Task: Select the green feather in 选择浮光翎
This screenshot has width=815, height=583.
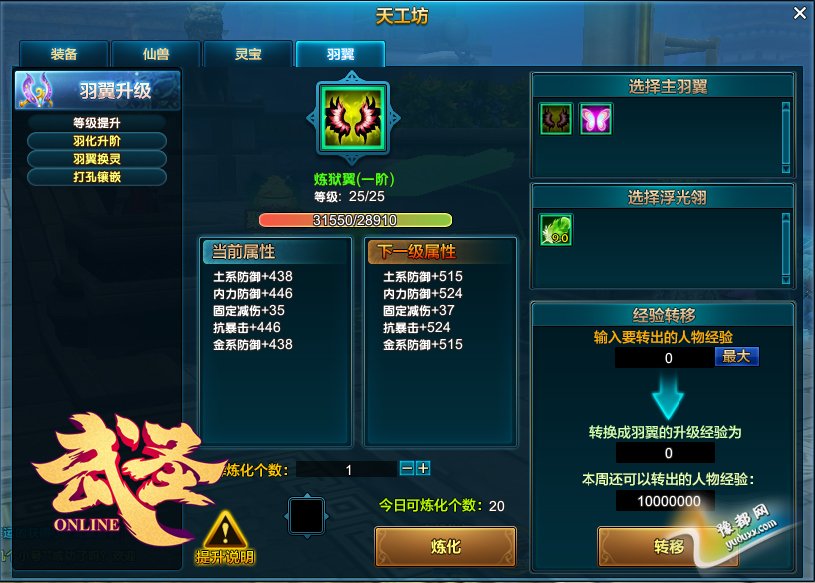Action: pyautogui.click(x=555, y=230)
